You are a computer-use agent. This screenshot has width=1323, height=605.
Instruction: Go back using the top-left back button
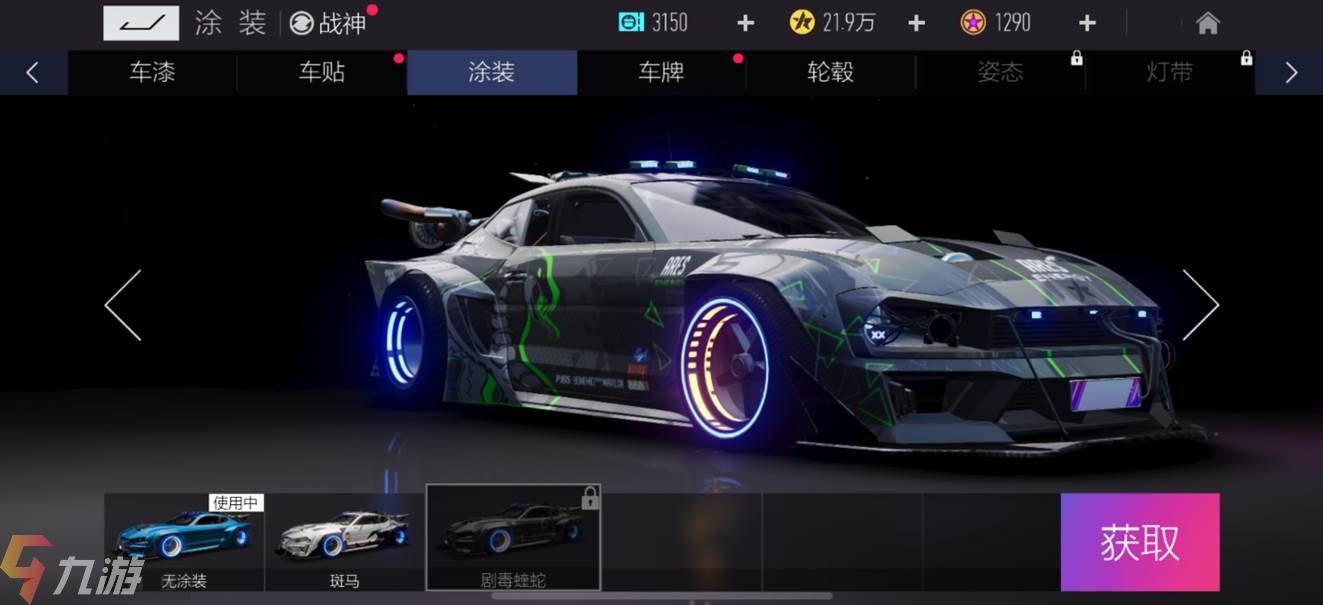(141, 22)
